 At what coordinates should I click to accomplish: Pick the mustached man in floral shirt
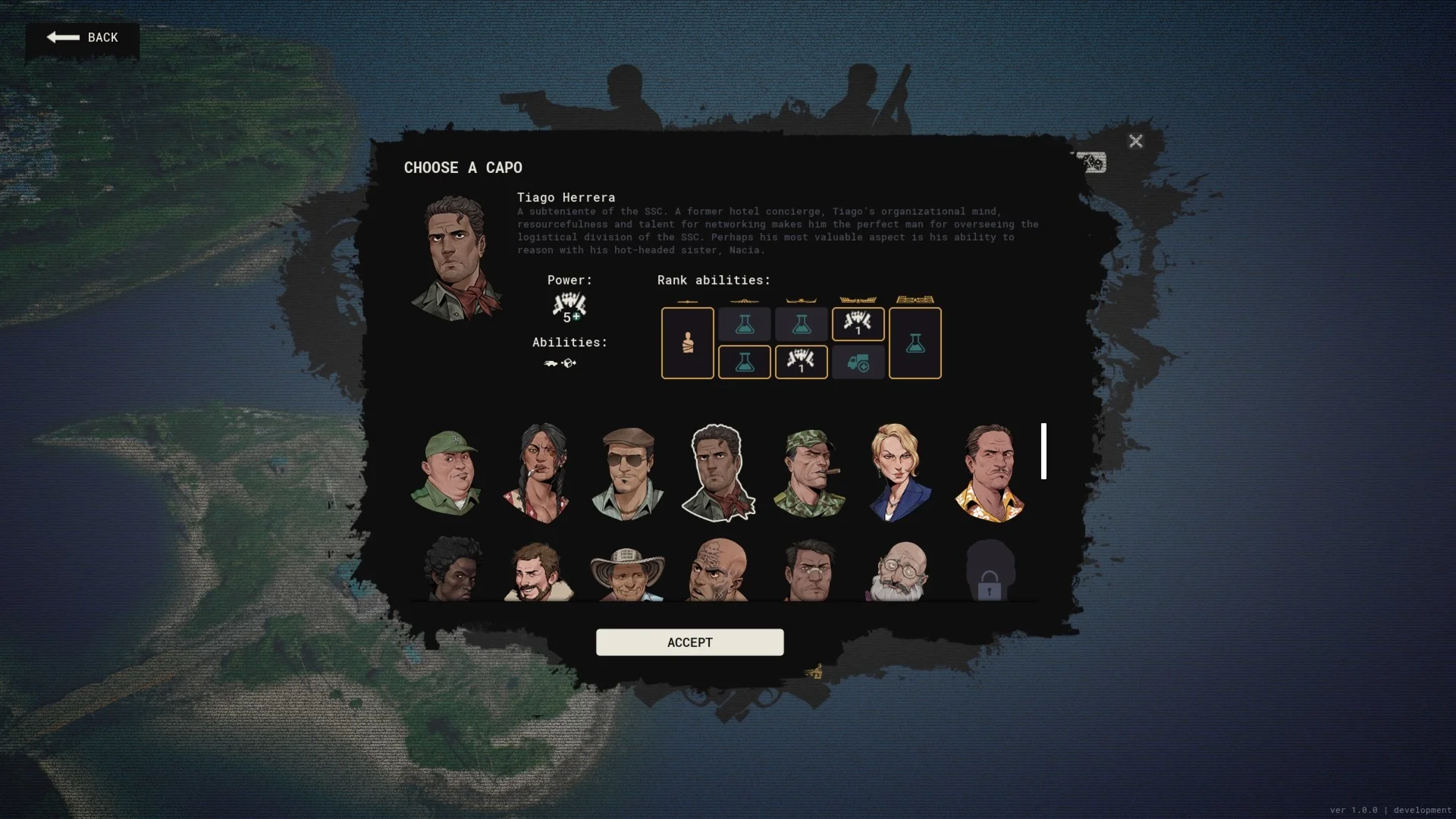[x=990, y=472]
